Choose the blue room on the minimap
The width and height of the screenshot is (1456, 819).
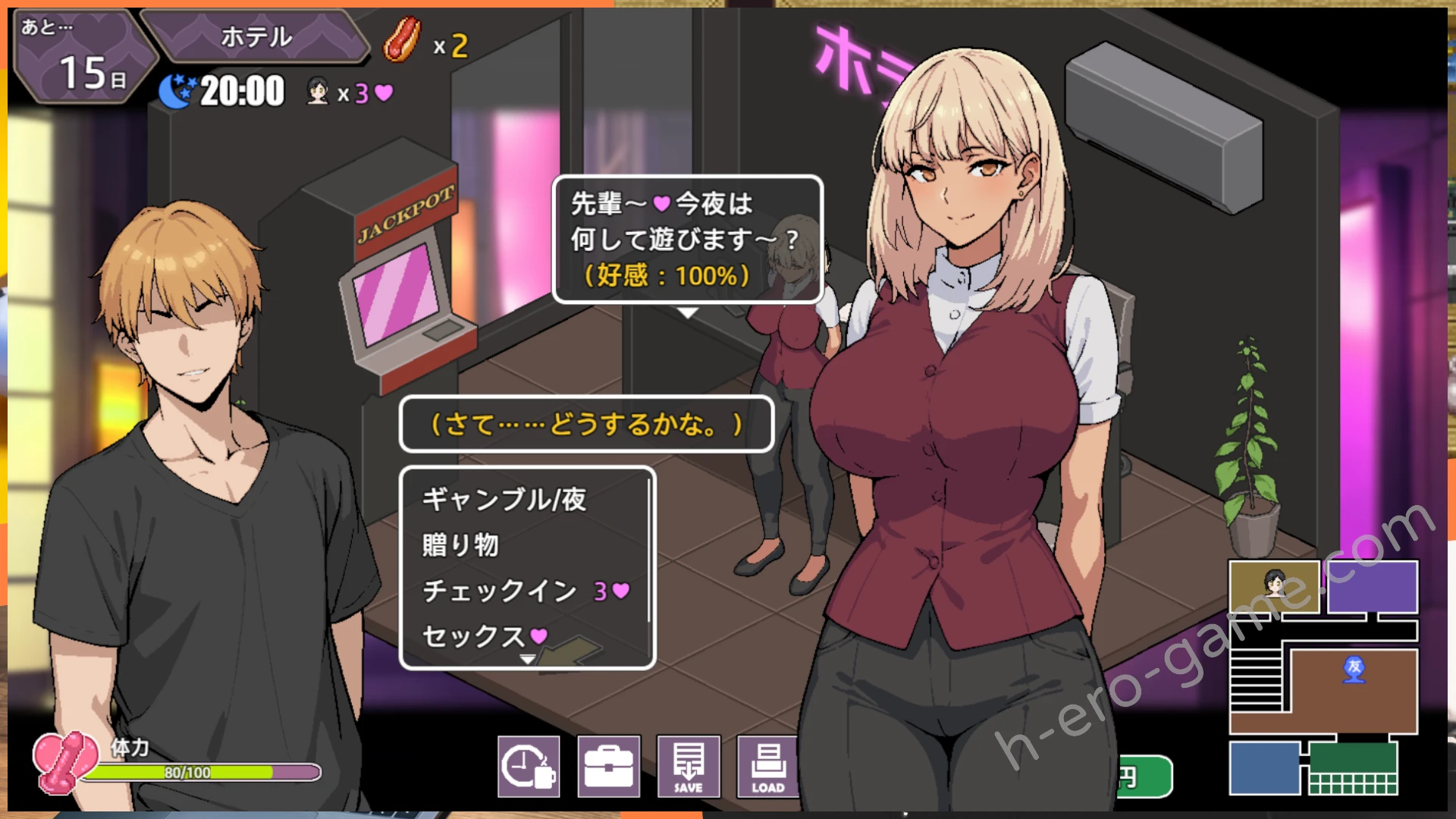(x=1264, y=767)
